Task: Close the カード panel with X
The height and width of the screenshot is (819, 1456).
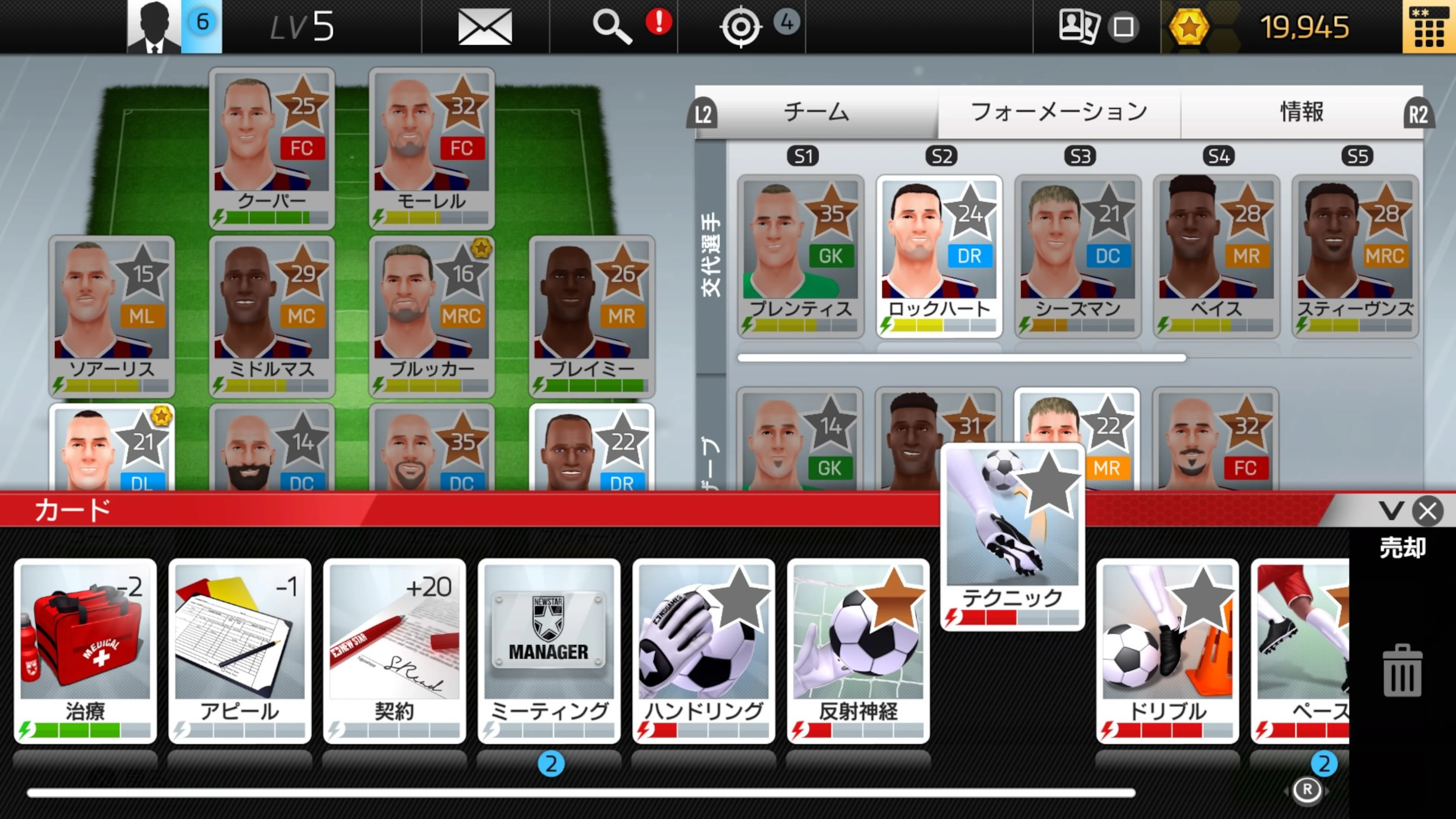Action: [1428, 511]
